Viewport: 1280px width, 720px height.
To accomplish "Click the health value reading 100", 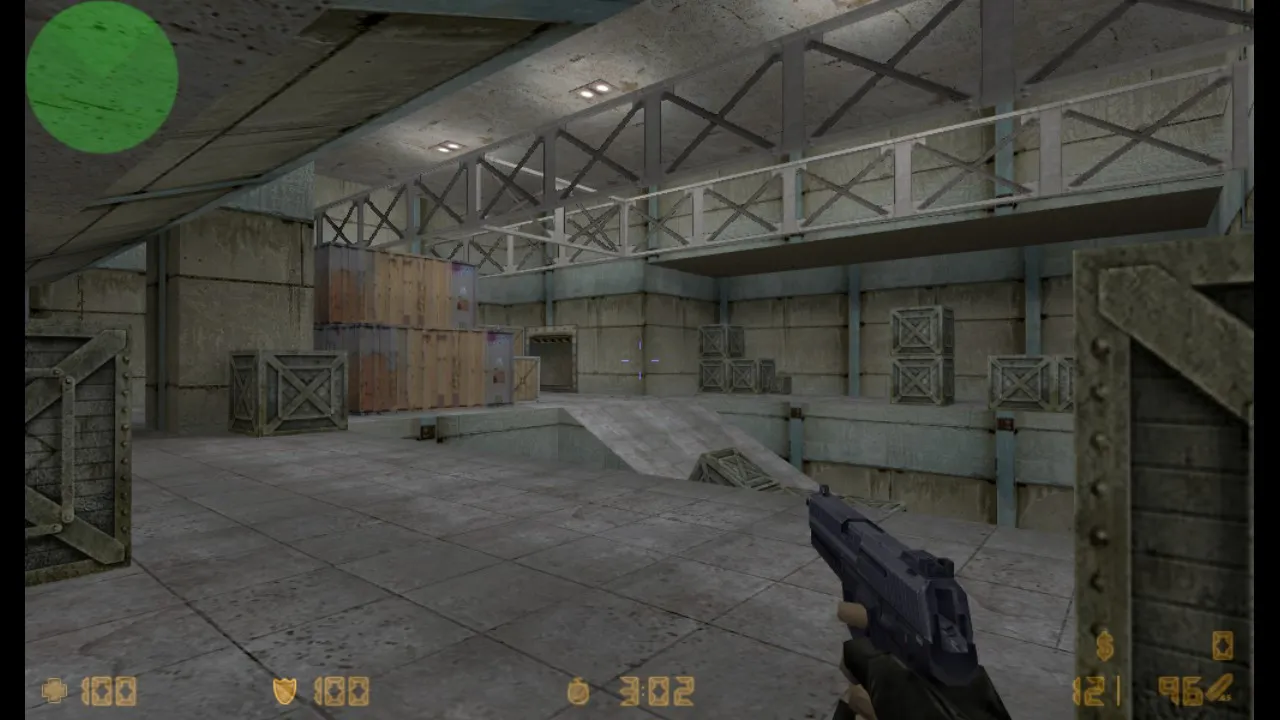I will click(112, 690).
